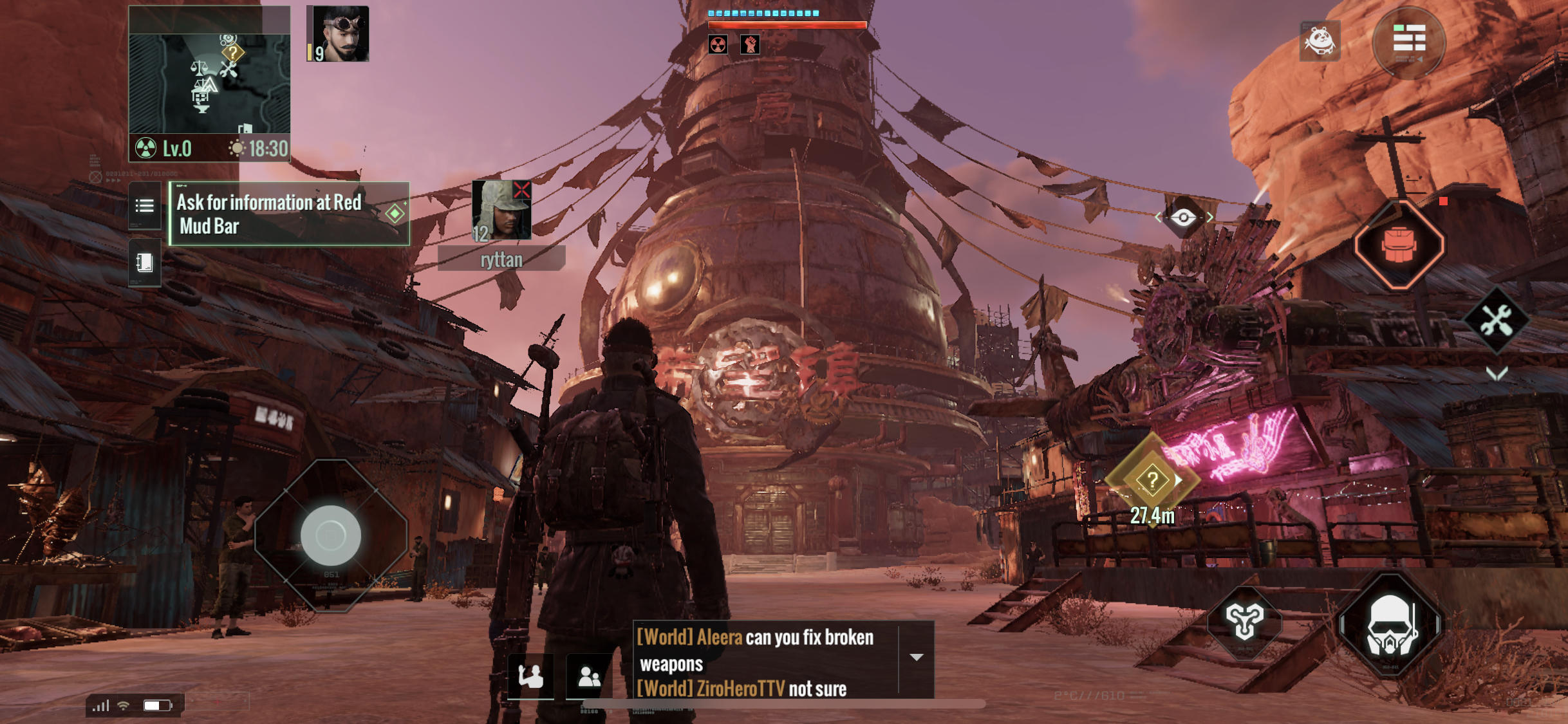The height and width of the screenshot is (724, 1568).
Task: Open the world chat message box
Action: click(x=766, y=660)
